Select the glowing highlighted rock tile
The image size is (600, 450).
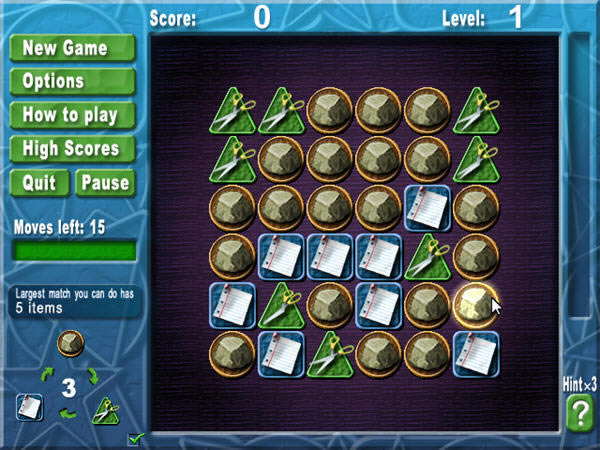(x=477, y=304)
